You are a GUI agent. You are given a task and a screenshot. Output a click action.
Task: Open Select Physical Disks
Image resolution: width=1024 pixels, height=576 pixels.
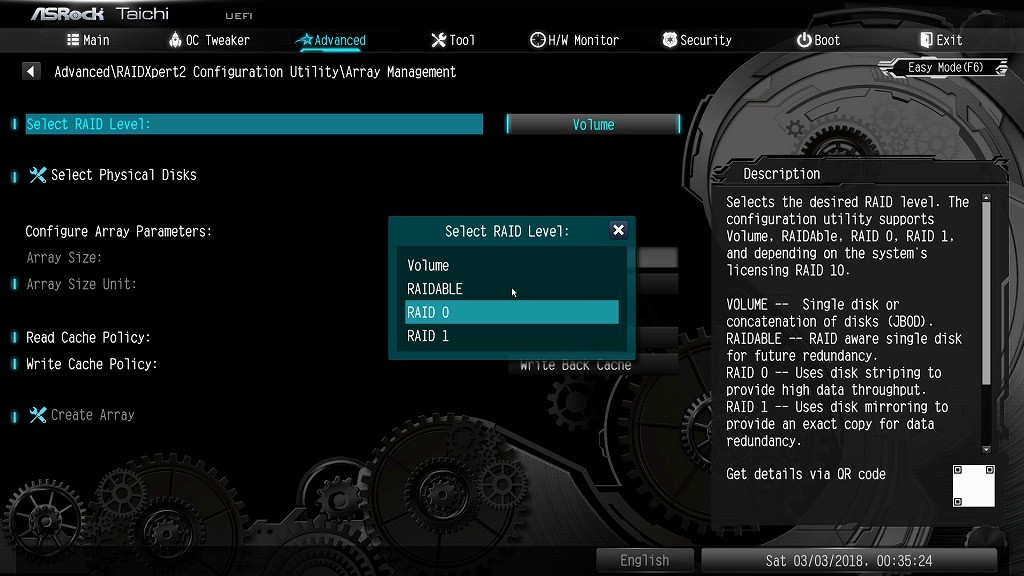click(123, 175)
